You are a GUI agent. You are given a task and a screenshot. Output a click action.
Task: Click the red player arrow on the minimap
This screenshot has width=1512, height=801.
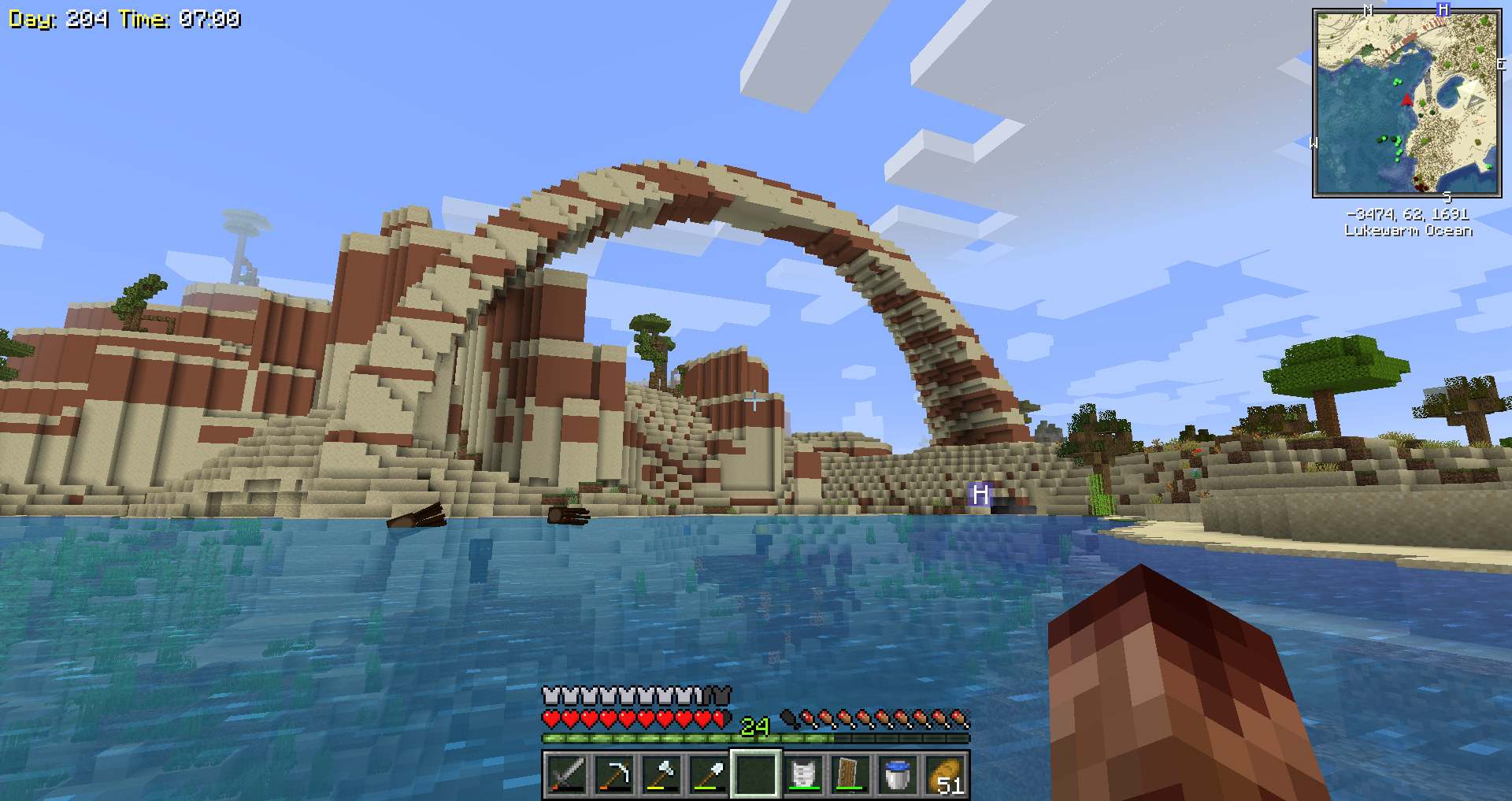1406,99
